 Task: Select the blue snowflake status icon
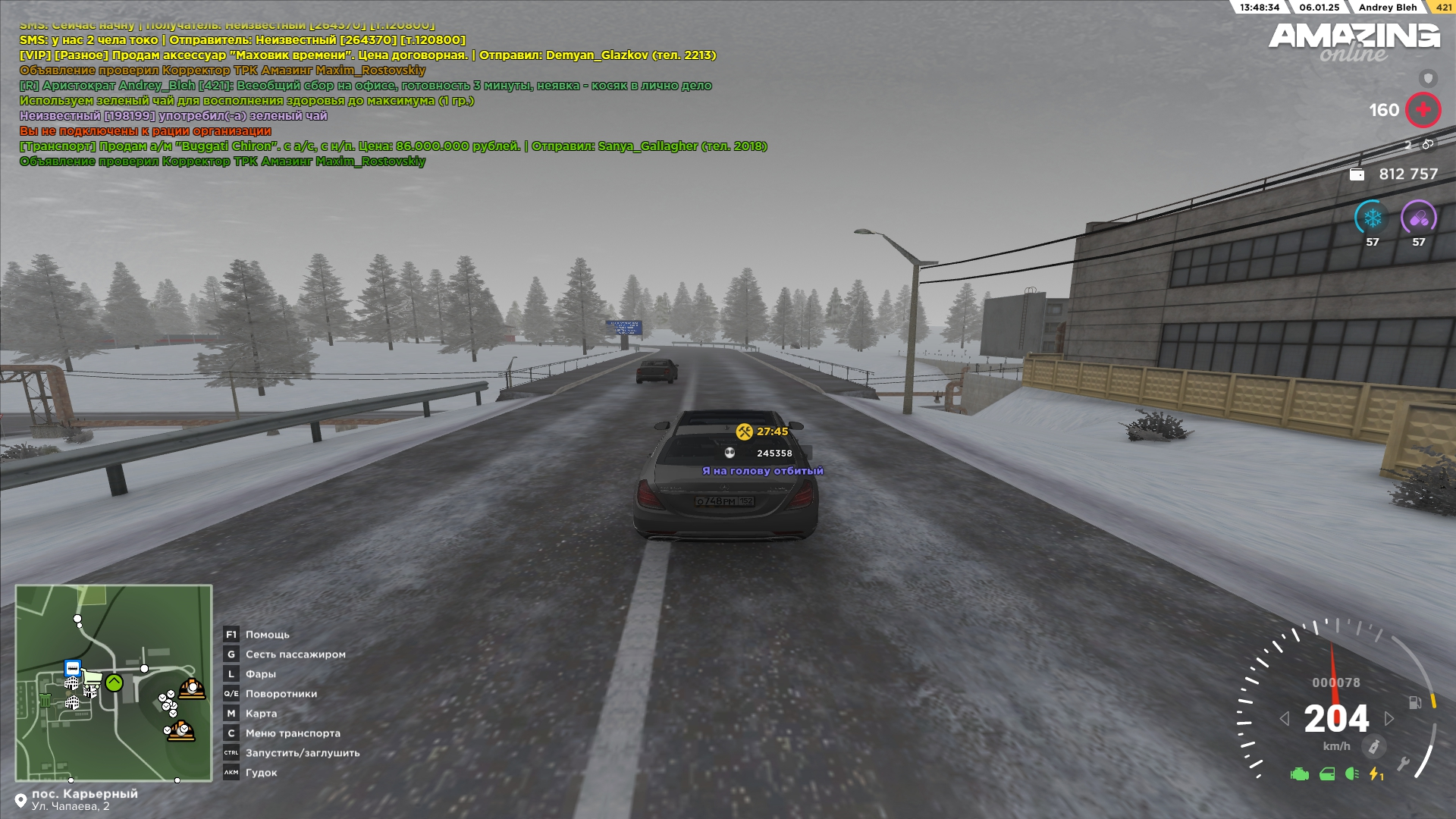[1372, 219]
